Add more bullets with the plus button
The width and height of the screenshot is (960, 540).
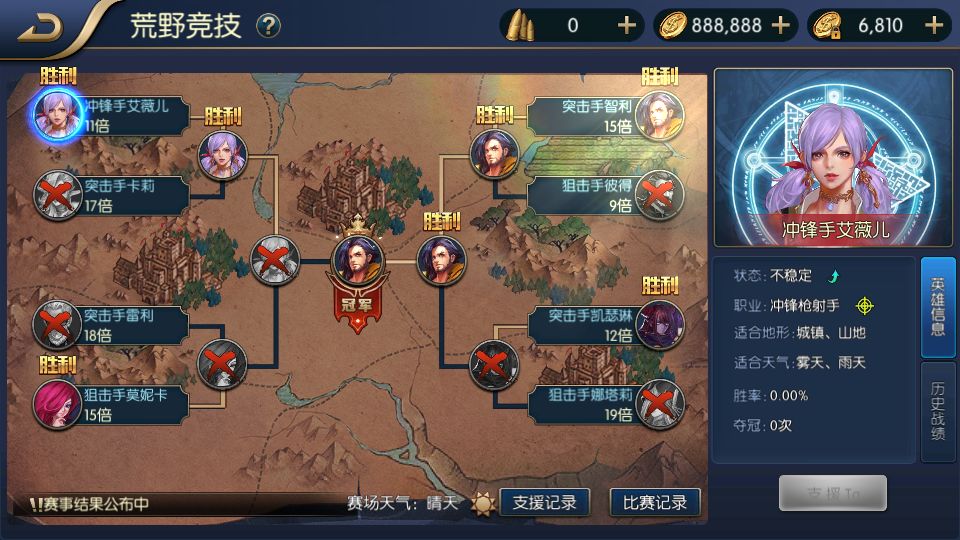pos(627,26)
